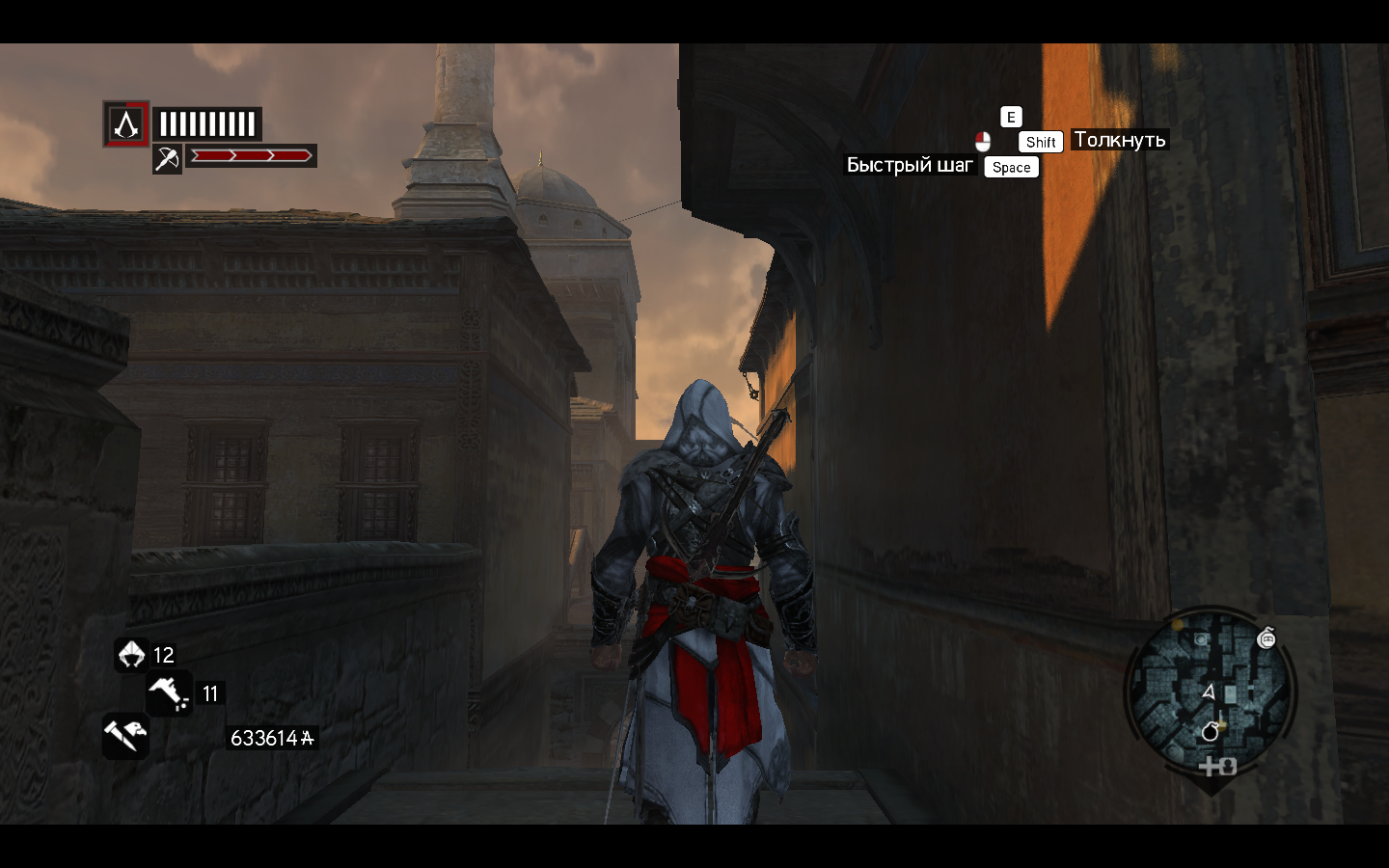The width and height of the screenshot is (1389, 868).
Task: Select the secondary weapon icon showing 11
Action: coord(168,692)
